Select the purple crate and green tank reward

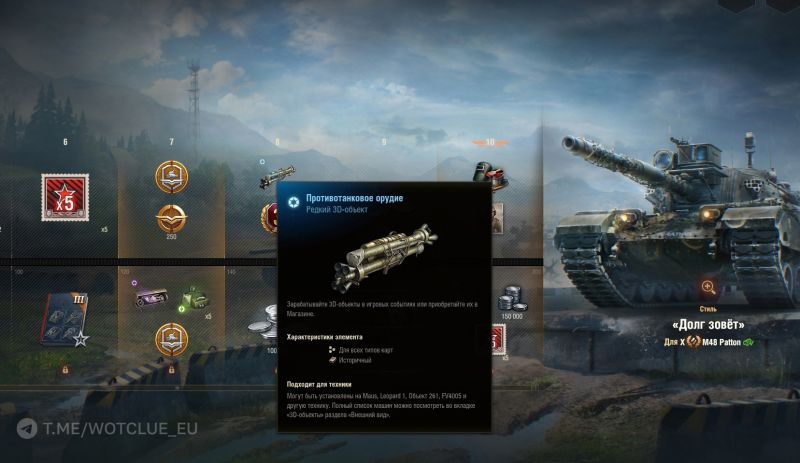pos(168,297)
